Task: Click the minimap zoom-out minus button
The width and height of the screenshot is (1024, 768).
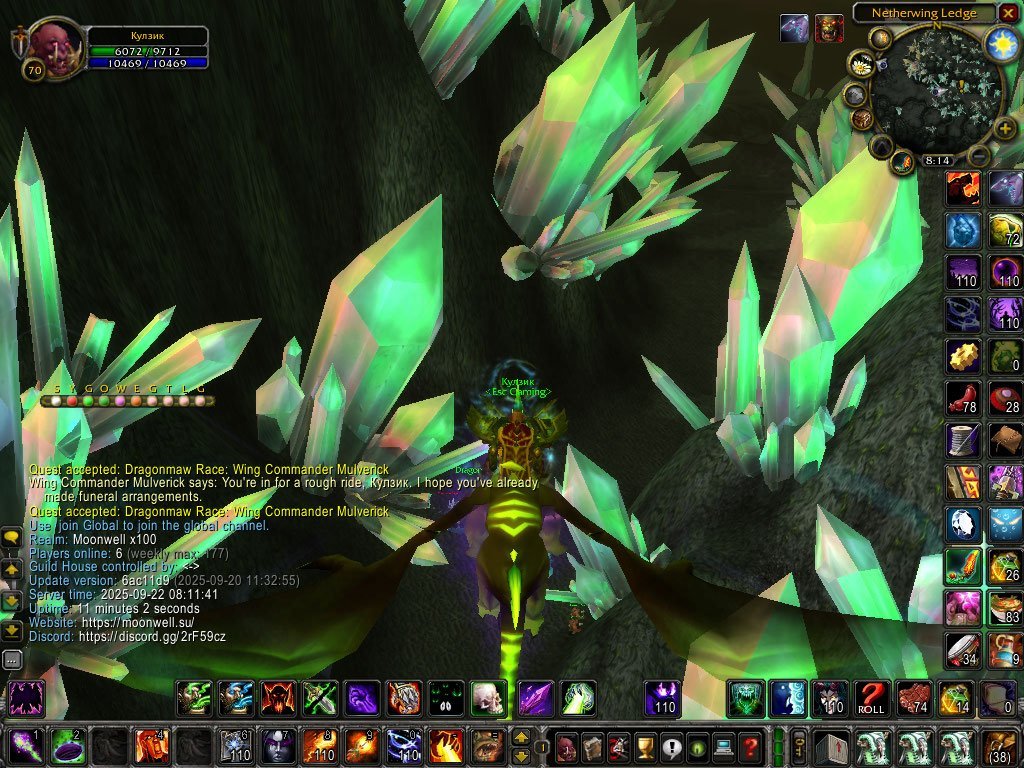Action: (980, 156)
